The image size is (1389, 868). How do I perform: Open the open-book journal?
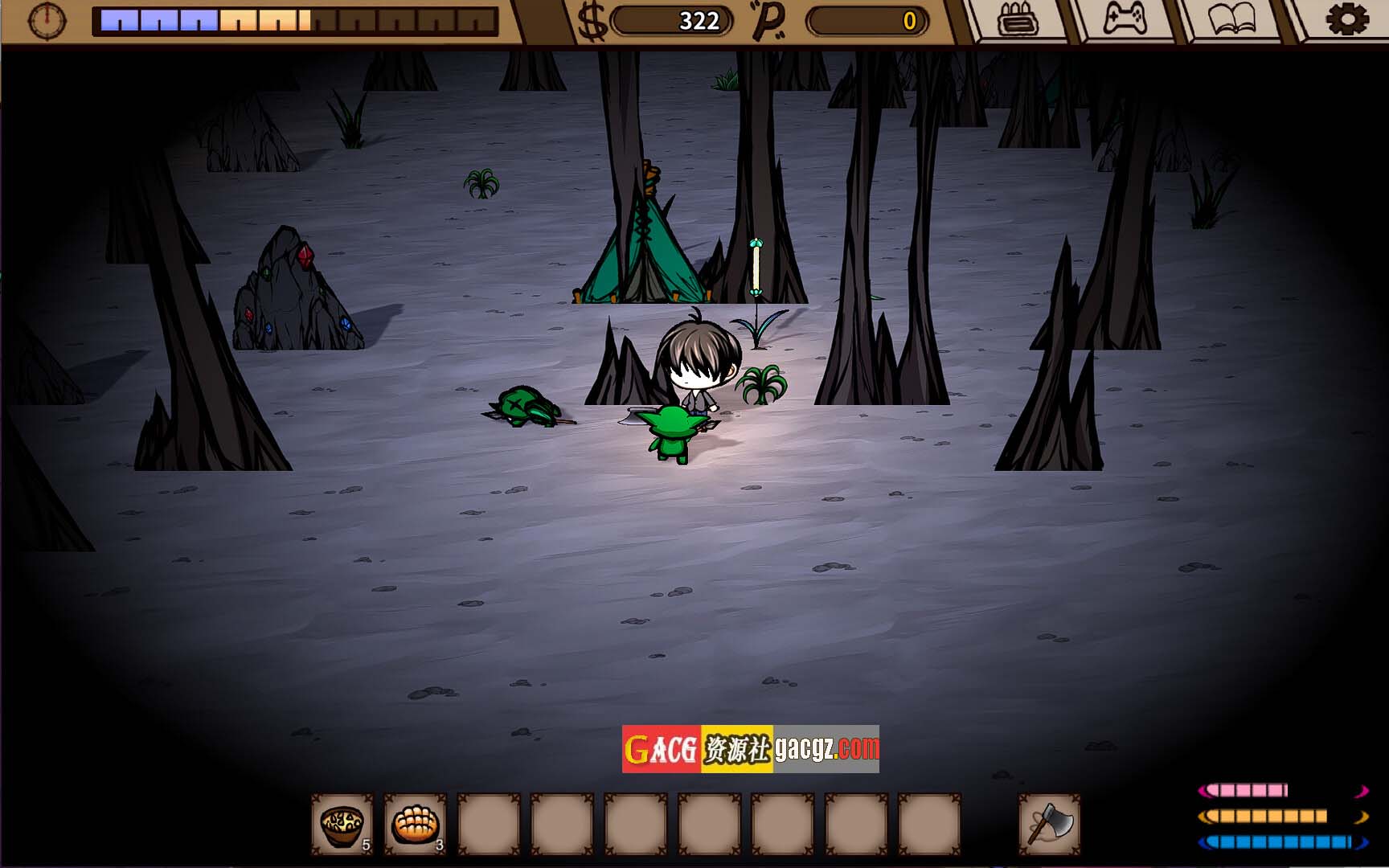point(1232,19)
